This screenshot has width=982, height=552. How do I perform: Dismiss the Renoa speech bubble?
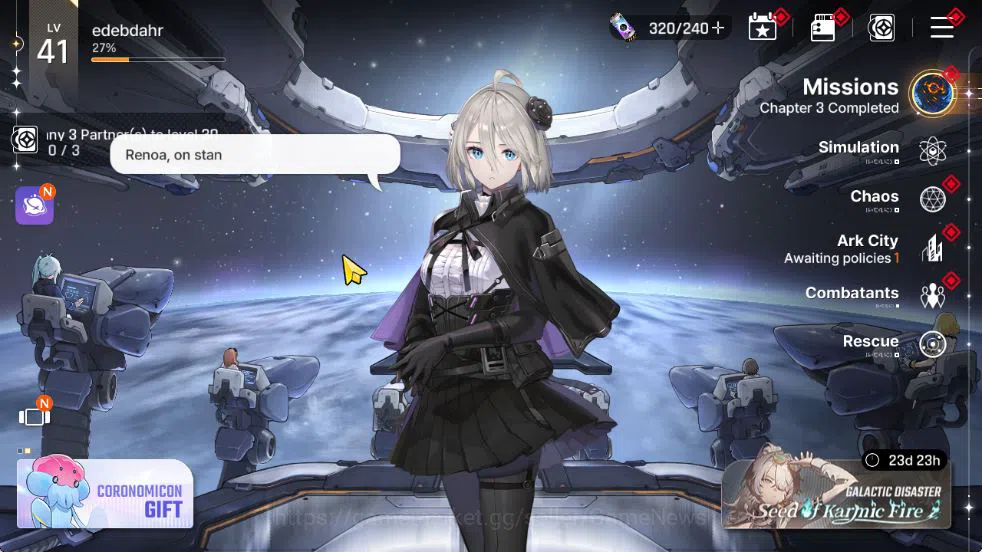point(255,155)
